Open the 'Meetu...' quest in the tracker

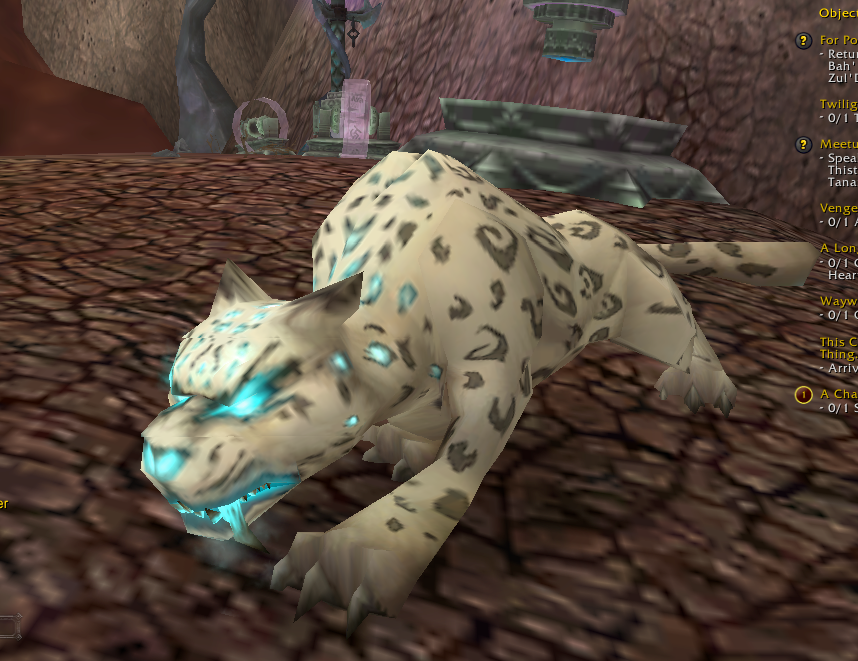[x=838, y=144]
